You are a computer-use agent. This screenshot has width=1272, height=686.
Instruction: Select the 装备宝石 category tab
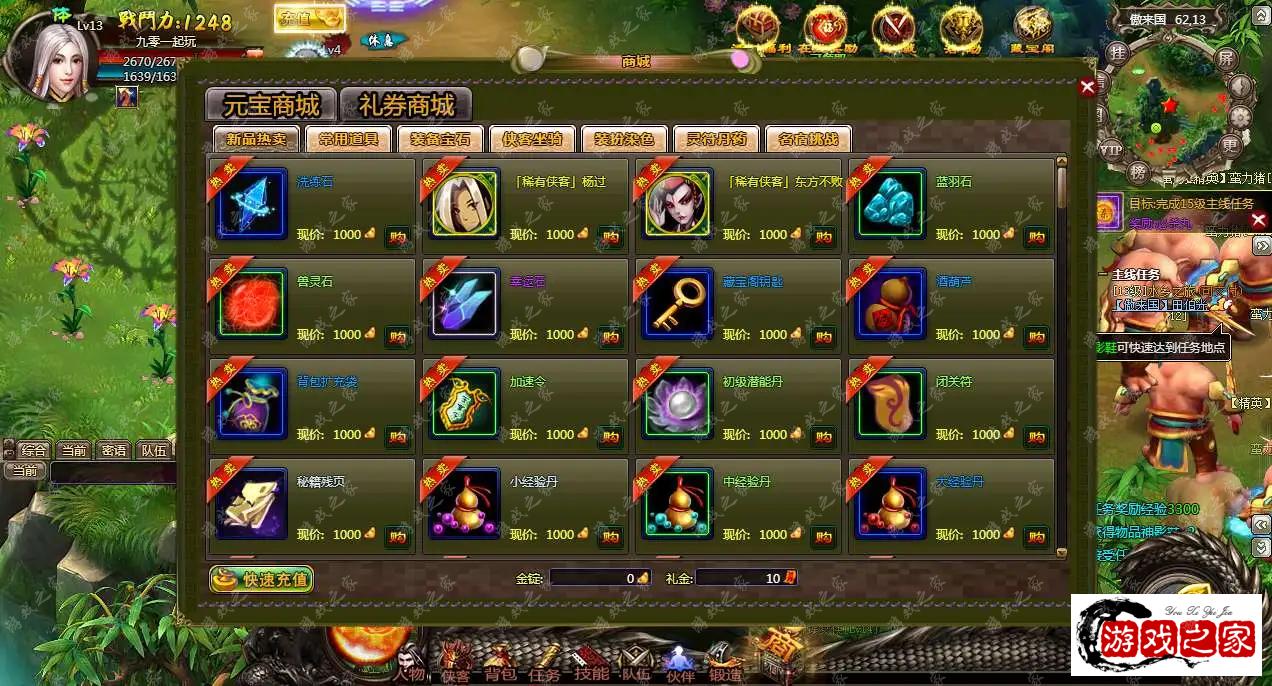(x=440, y=139)
